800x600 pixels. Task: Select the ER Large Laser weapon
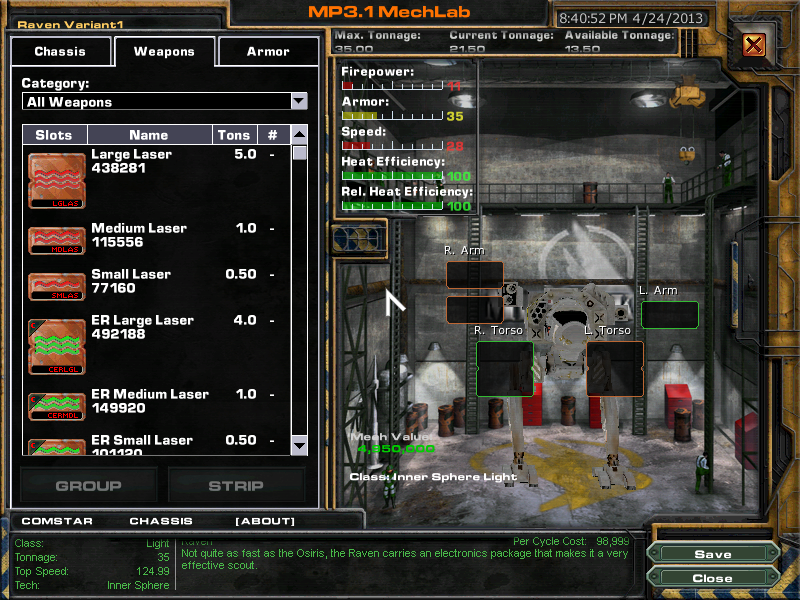tap(141, 327)
